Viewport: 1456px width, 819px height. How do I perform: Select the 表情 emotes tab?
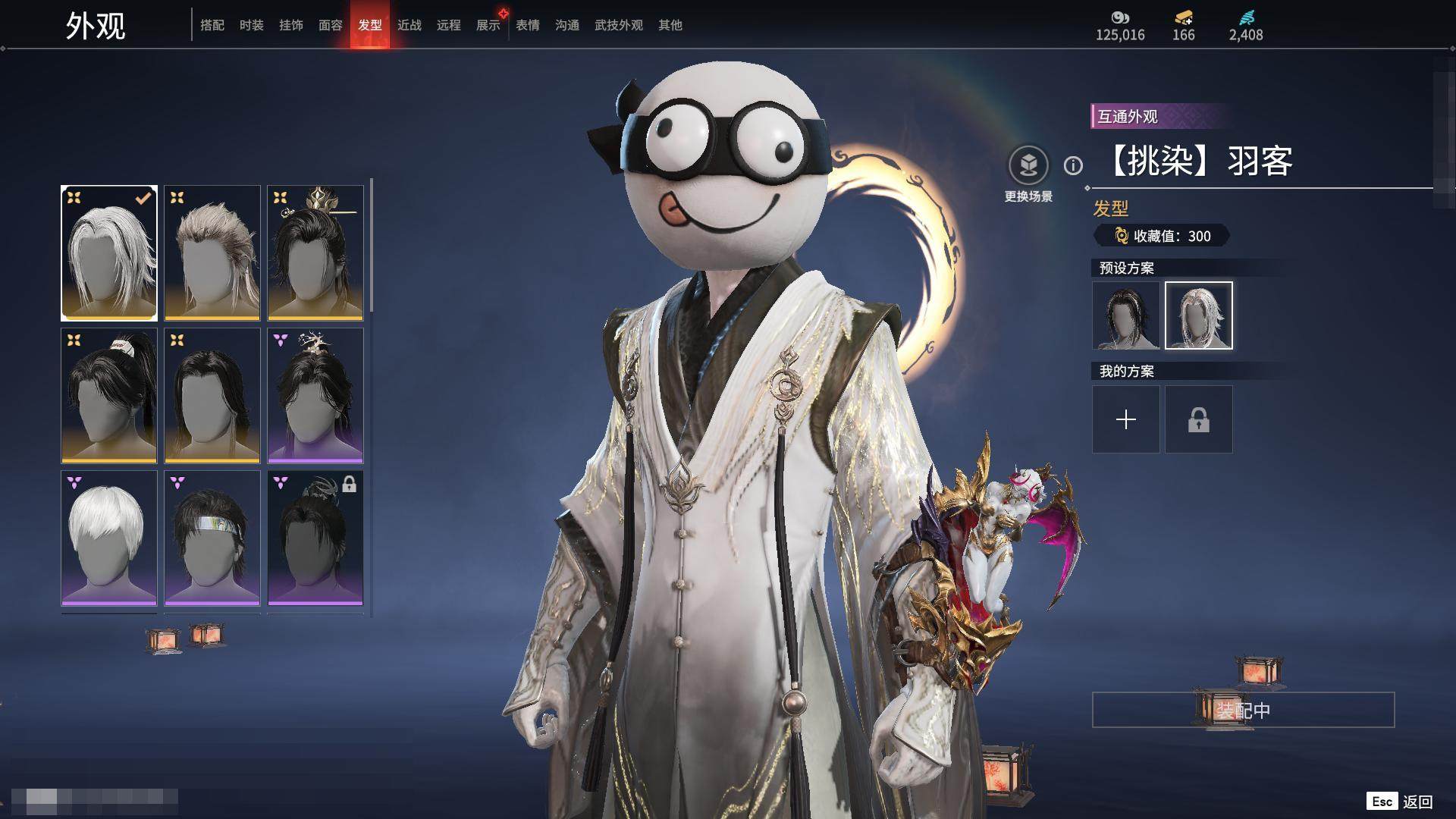click(528, 25)
